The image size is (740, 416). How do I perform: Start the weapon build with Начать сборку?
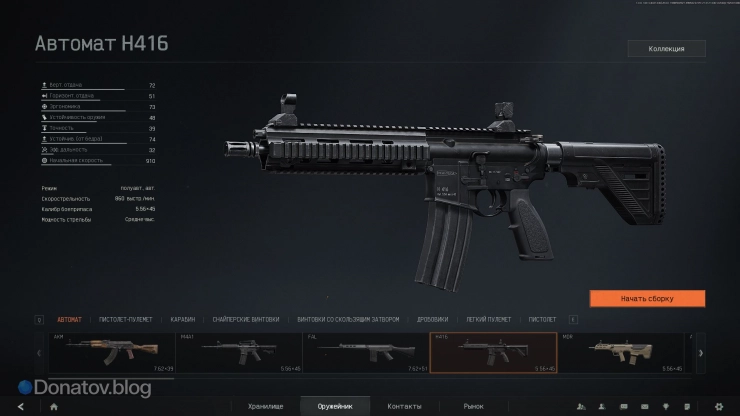tap(647, 298)
